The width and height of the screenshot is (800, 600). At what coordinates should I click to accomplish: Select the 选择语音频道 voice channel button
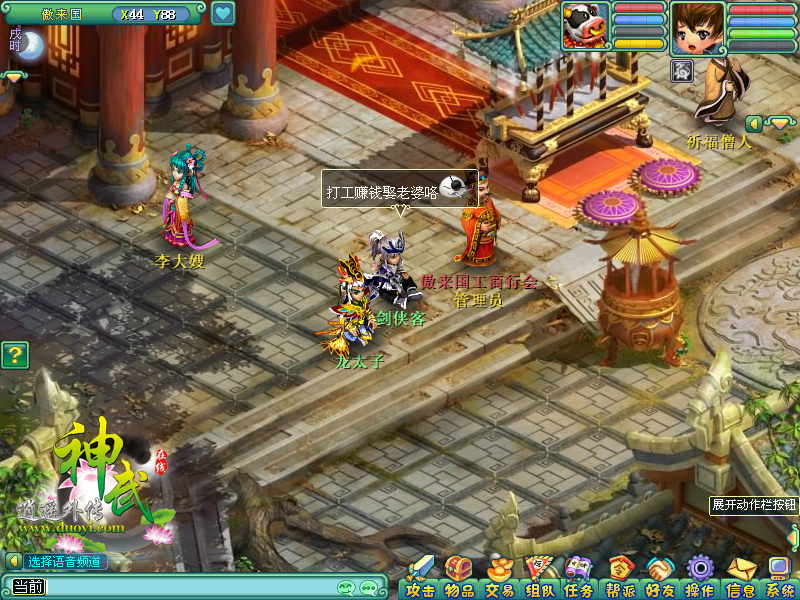pos(64,561)
